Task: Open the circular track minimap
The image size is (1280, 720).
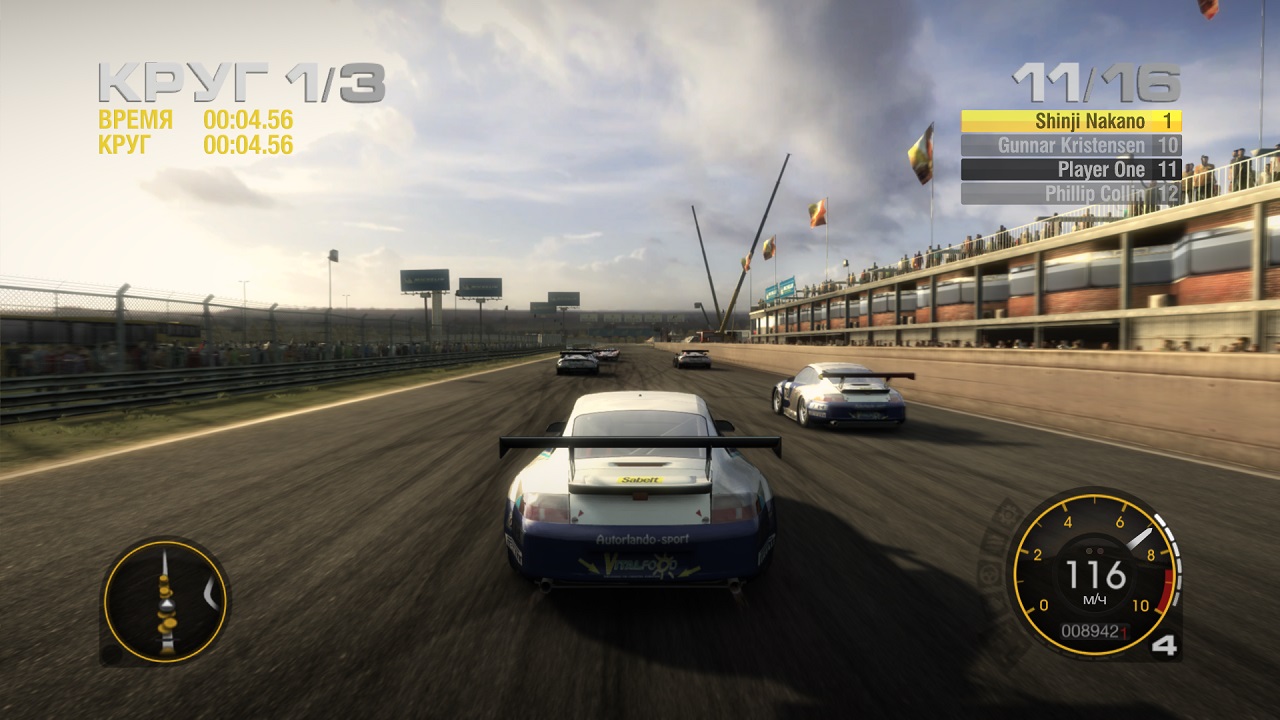Action: 165,601
